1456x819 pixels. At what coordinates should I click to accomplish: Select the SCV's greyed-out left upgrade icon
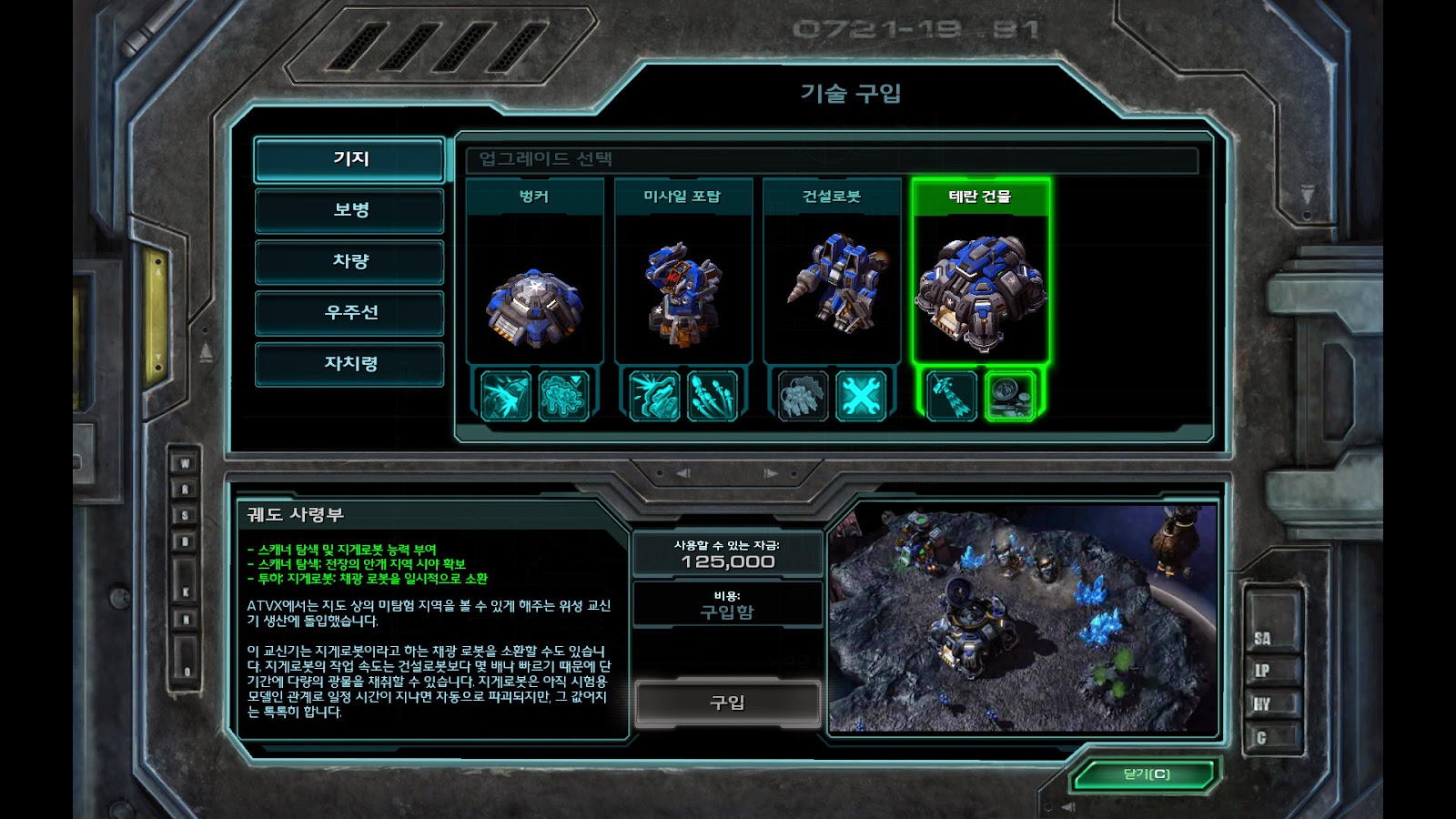pos(803,396)
